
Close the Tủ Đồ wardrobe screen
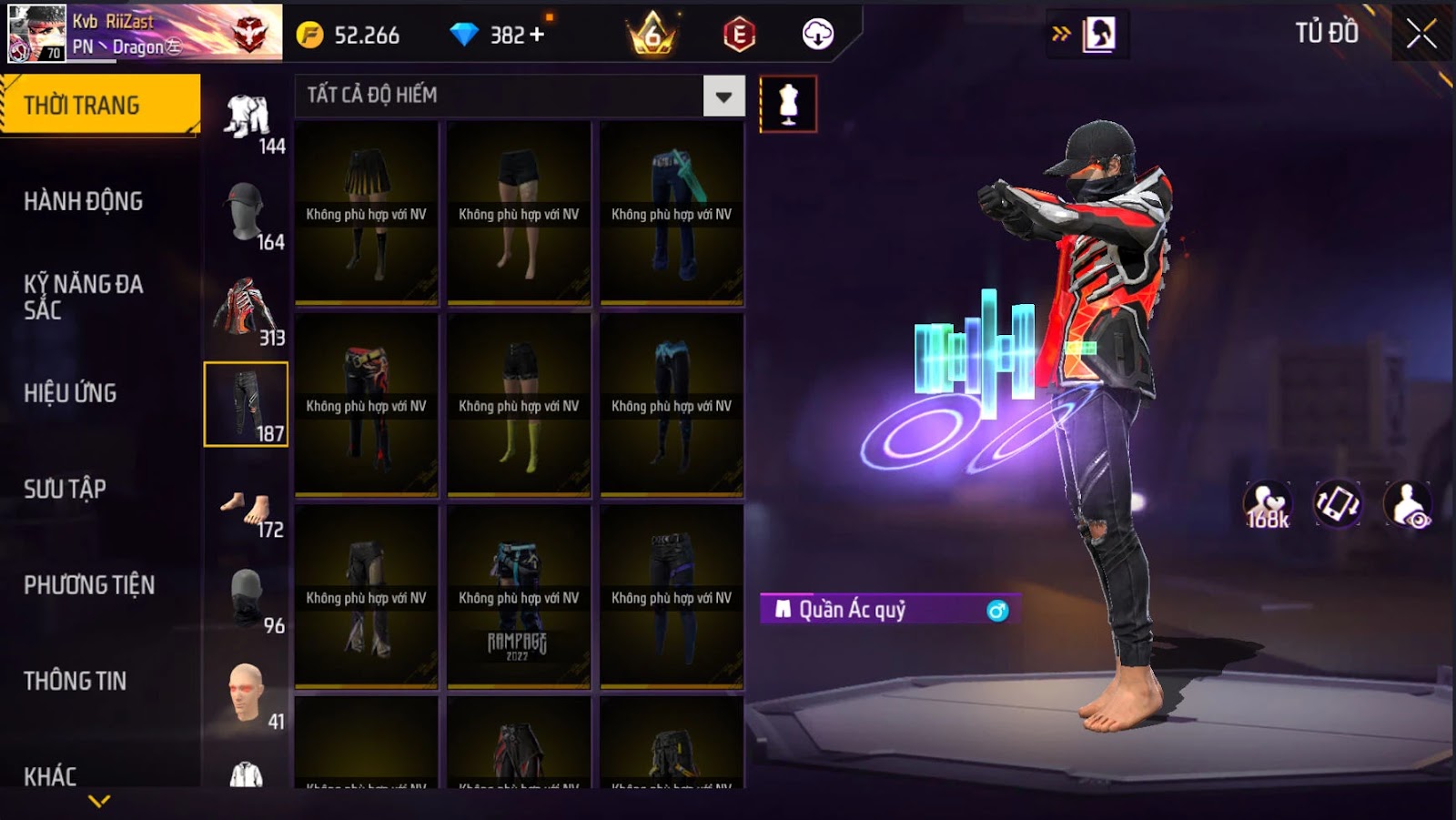(x=1421, y=35)
